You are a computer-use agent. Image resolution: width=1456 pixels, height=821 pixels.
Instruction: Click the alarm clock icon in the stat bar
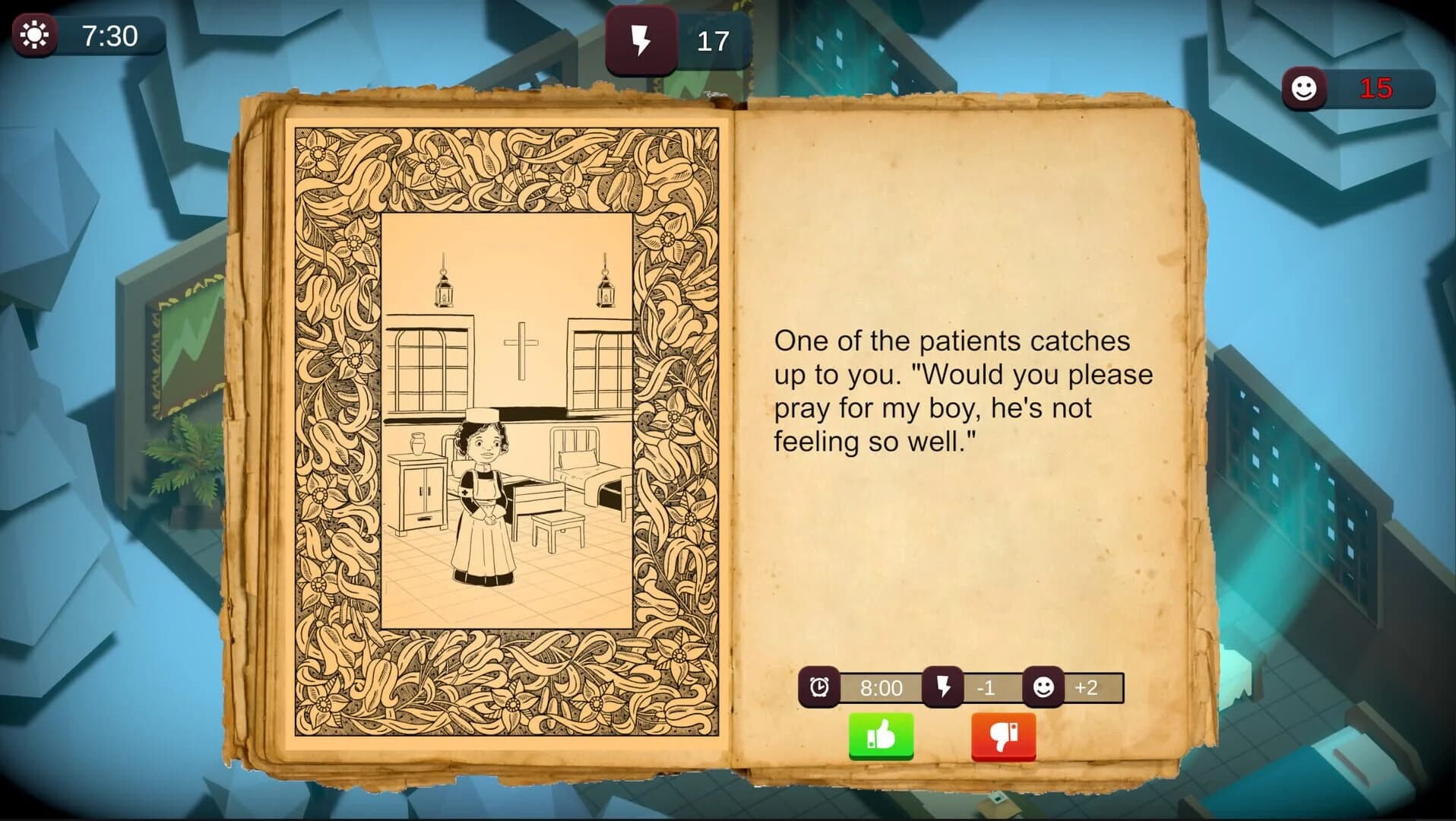819,688
